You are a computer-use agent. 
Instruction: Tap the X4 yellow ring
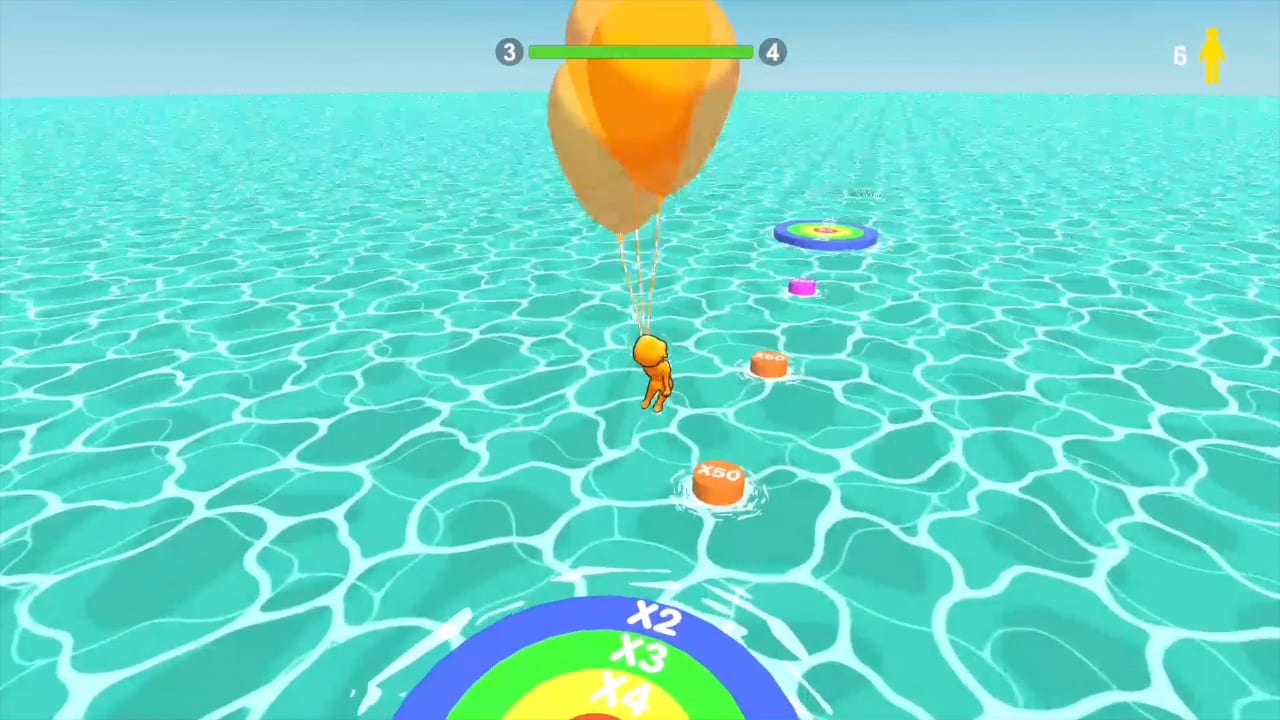pyautogui.click(x=622, y=690)
